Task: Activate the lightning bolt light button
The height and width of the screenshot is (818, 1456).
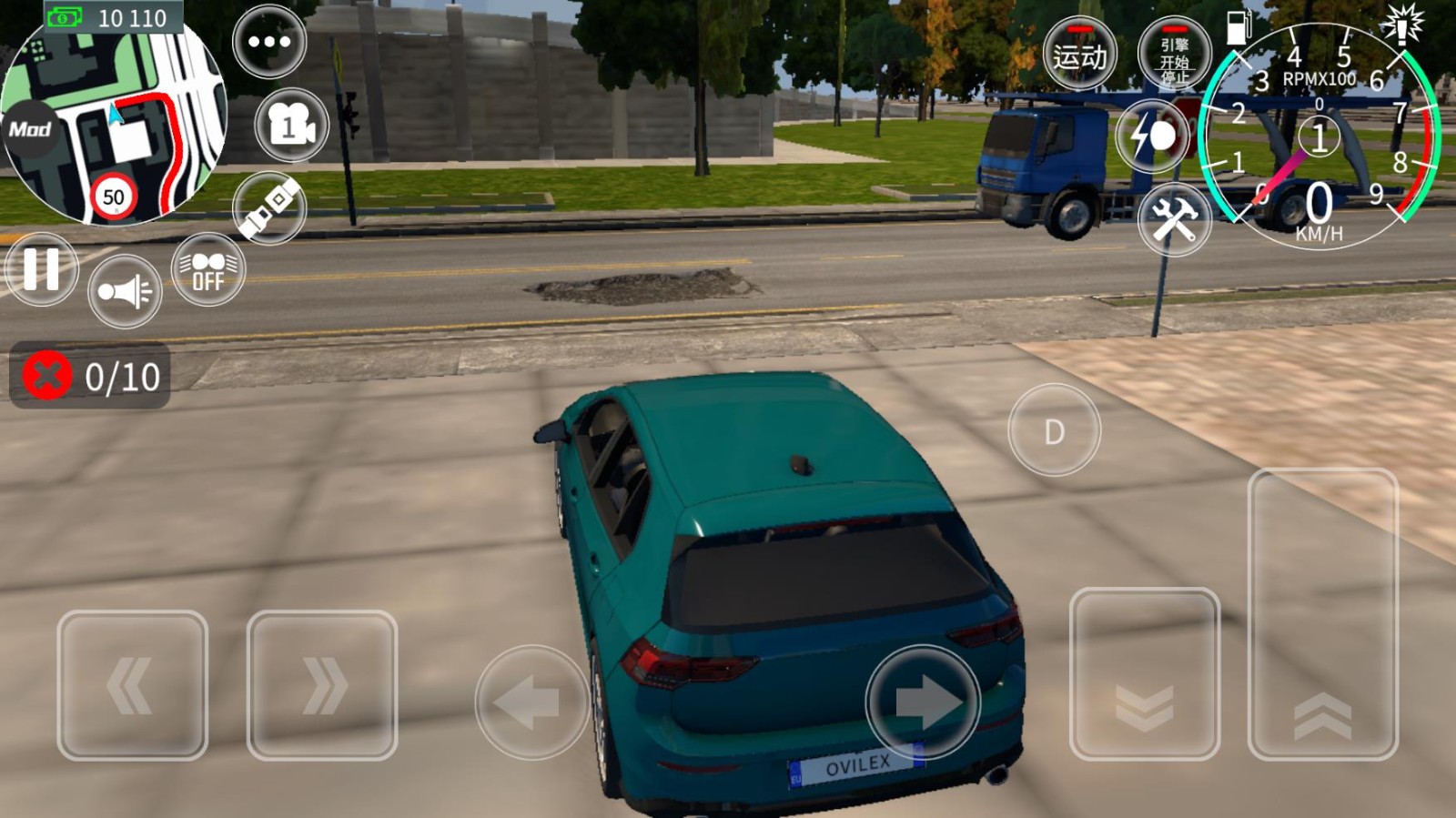Action: [x=1152, y=136]
